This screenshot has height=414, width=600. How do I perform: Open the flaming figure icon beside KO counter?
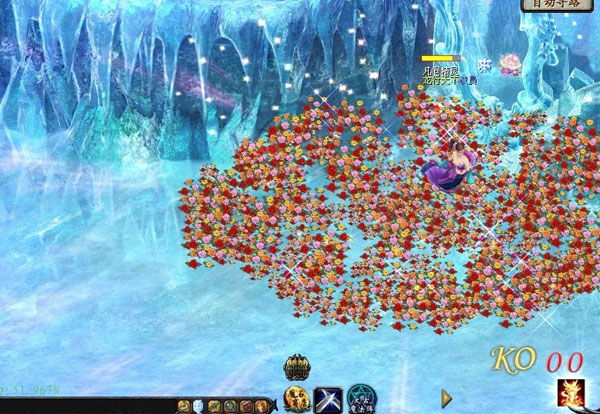point(573,396)
